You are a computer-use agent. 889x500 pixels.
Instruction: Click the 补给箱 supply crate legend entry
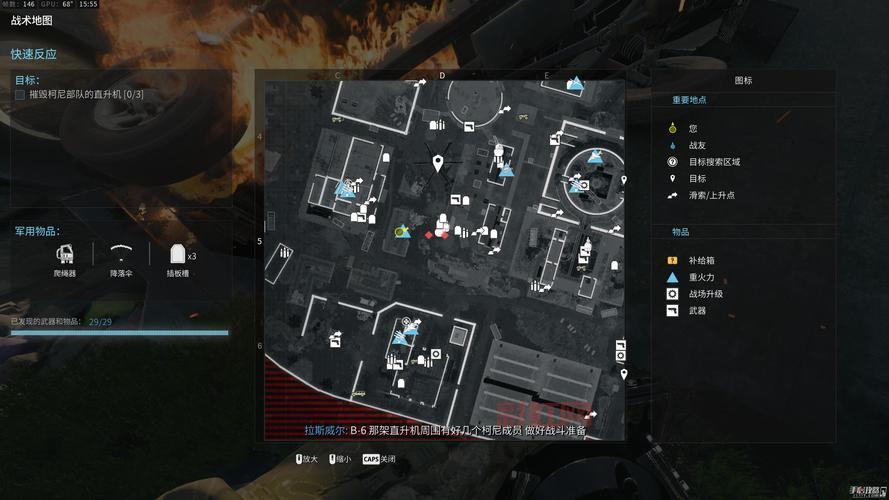tap(673, 260)
